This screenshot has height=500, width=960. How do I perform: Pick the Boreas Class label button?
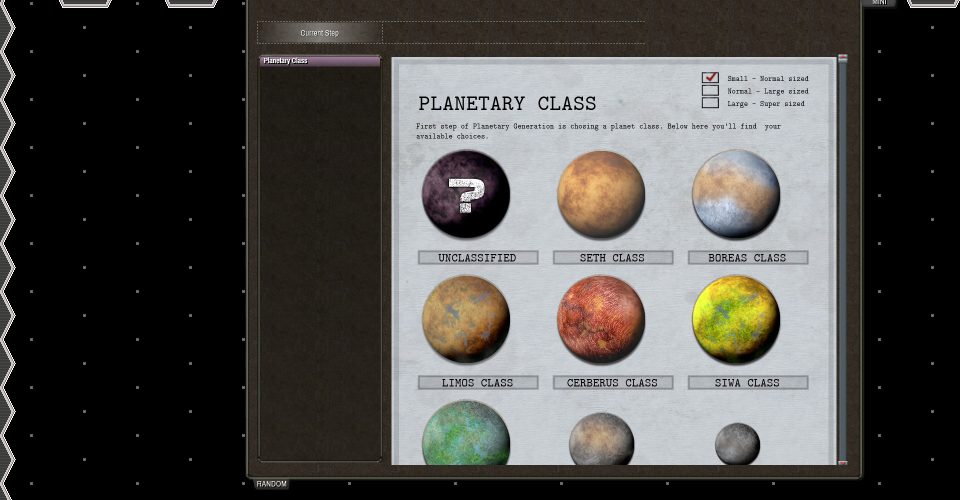[x=748, y=258]
